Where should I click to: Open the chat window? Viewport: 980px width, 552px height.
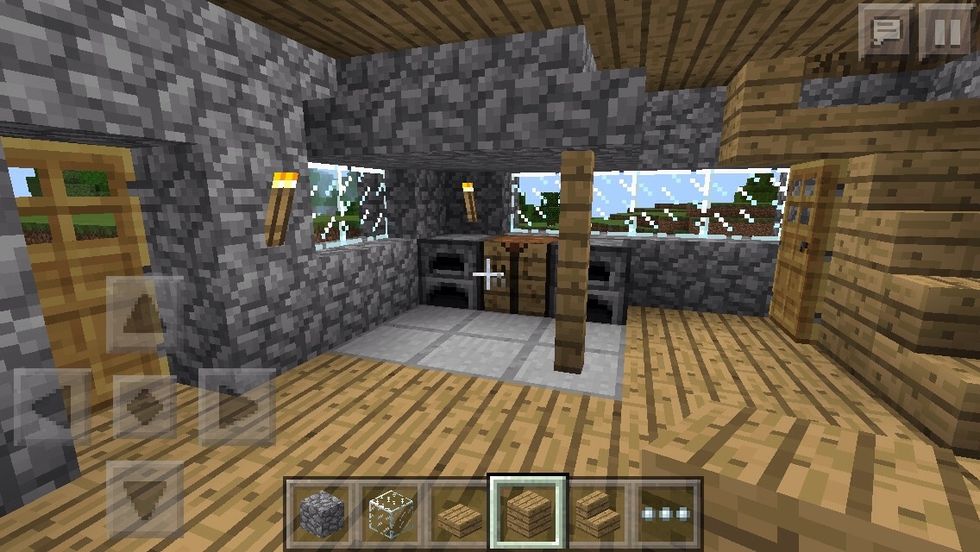click(886, 30)
